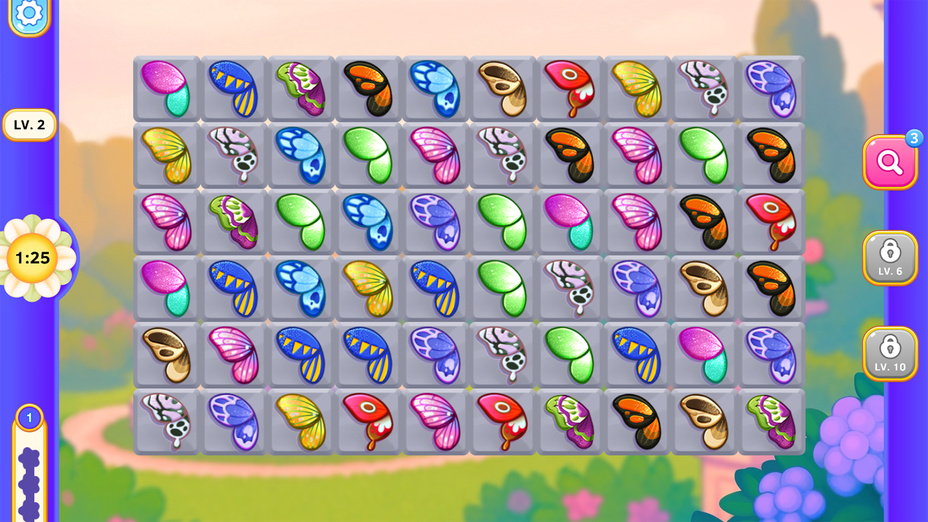Open the settings gear menu
This screenshot has width=928, height=522.
pos(29,13)
